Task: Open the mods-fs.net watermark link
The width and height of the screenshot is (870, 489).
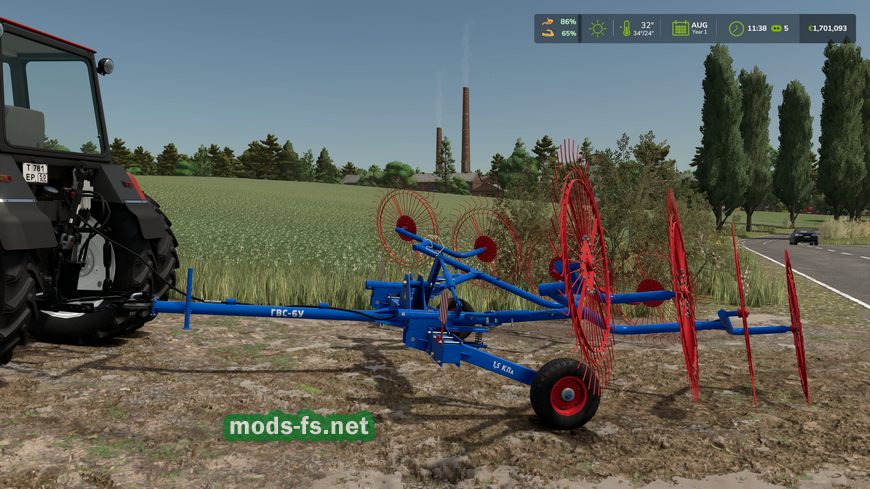Action: (299, 427)
